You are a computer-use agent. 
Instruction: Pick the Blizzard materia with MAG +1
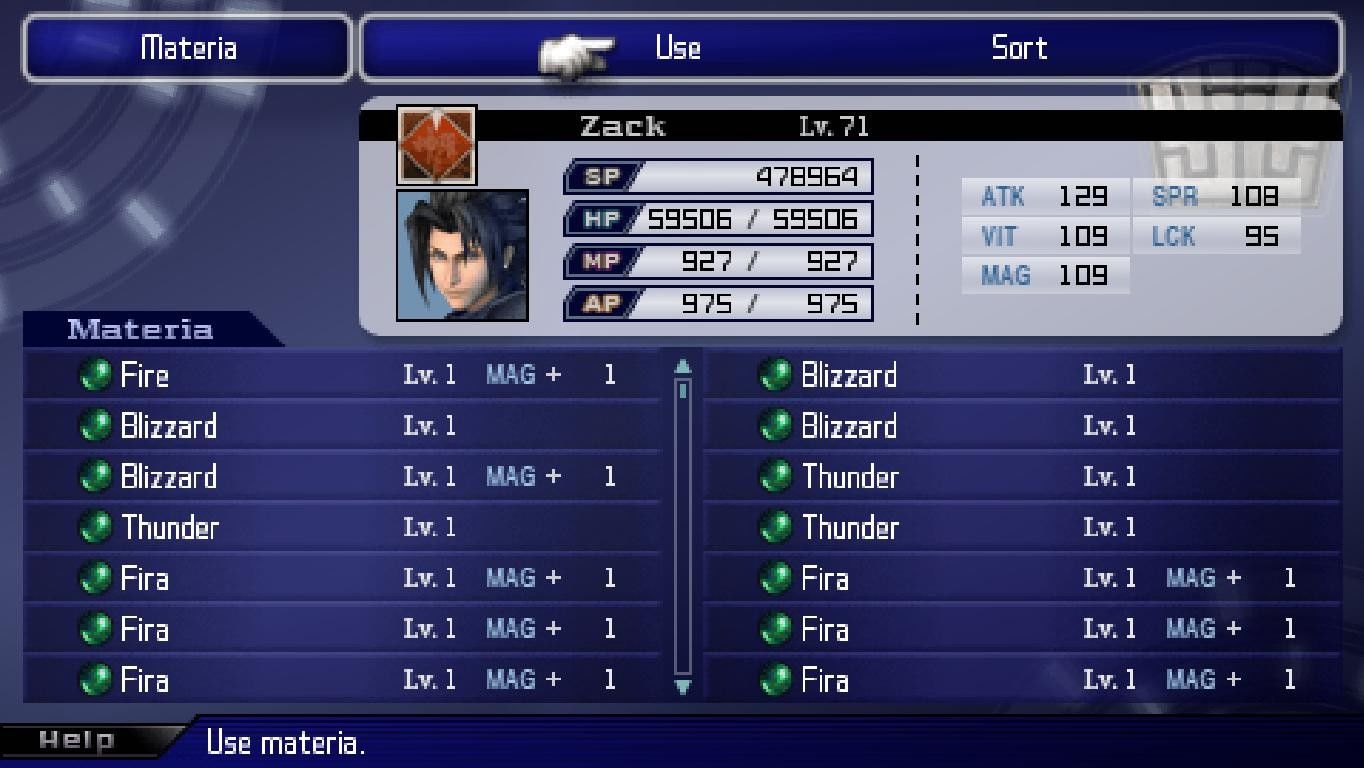(x=168, y=477)
